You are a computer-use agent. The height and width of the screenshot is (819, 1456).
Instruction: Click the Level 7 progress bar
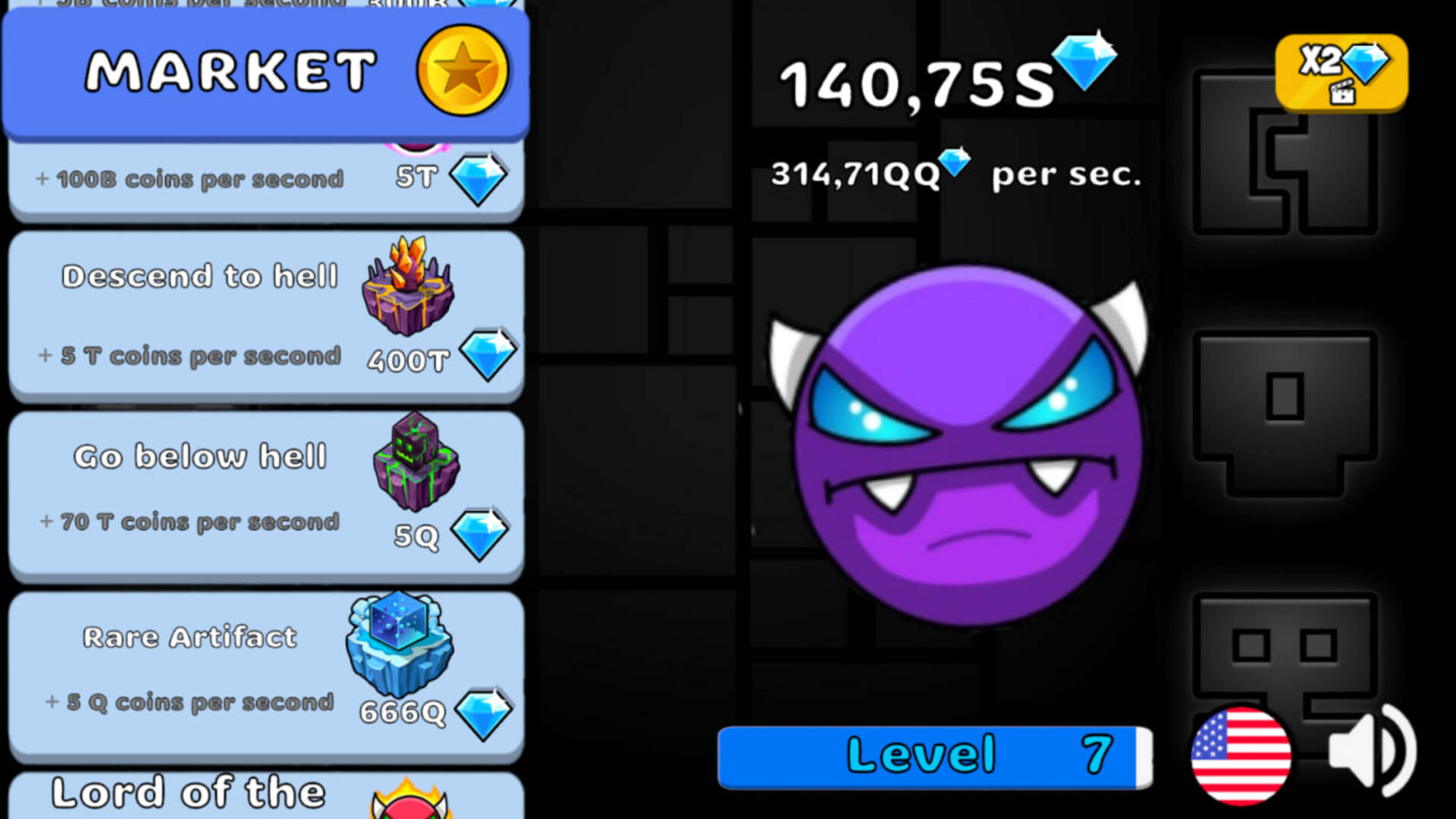click(x=934, y=755)
